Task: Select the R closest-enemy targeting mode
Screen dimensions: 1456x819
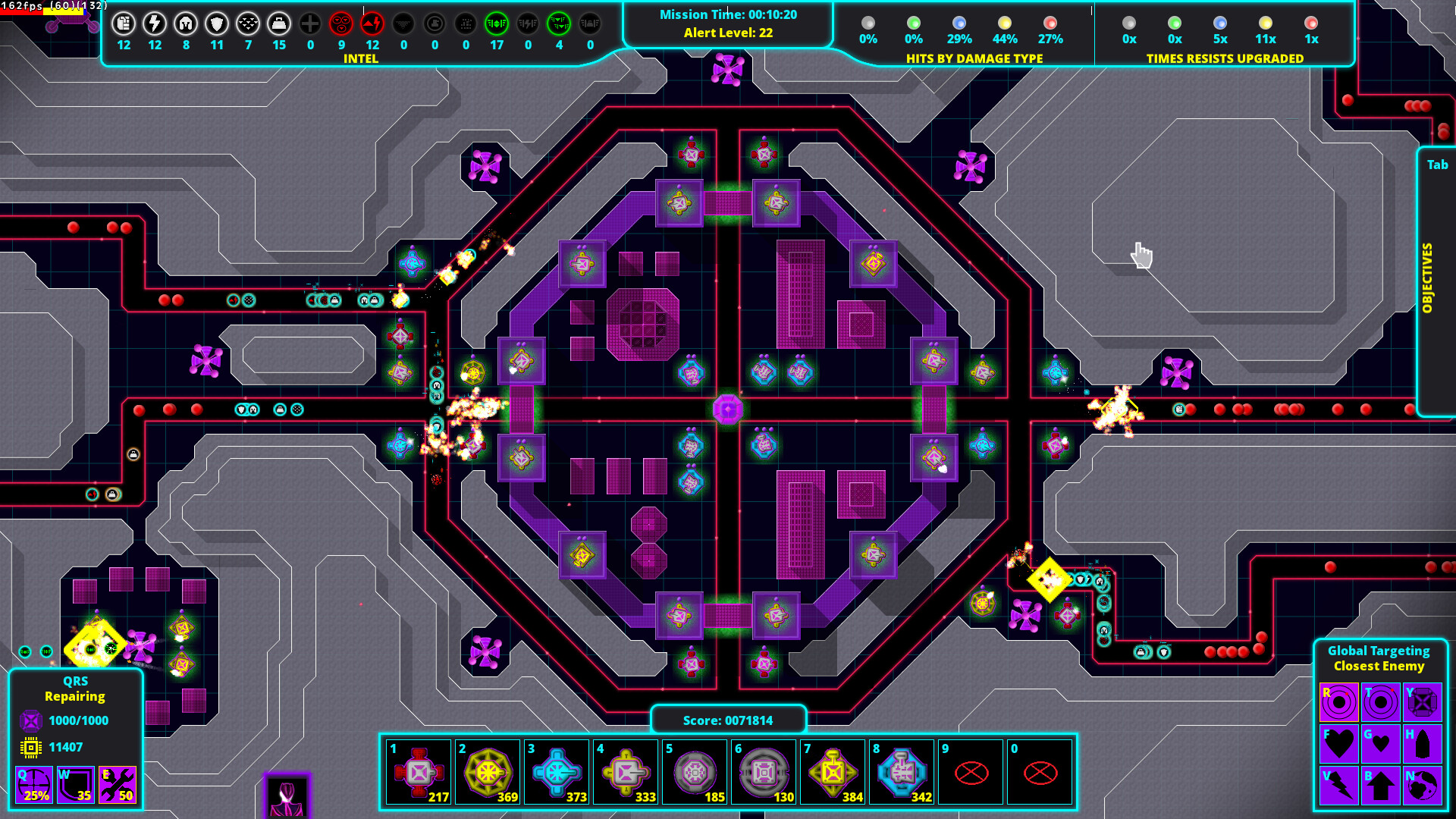Action: point(1339,701)
